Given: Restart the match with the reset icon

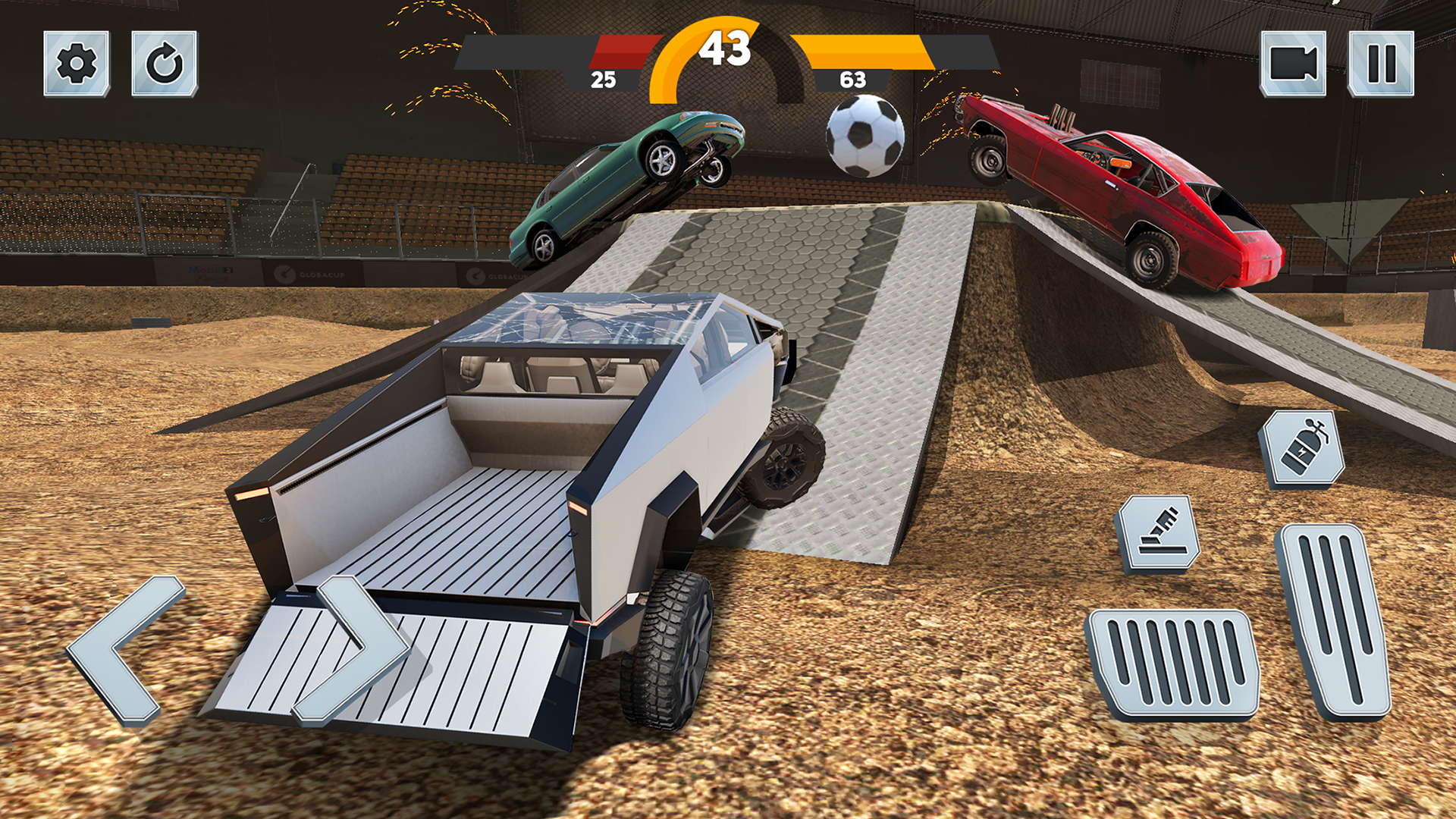Looking at the screenshot, I should tap(165, 64).
